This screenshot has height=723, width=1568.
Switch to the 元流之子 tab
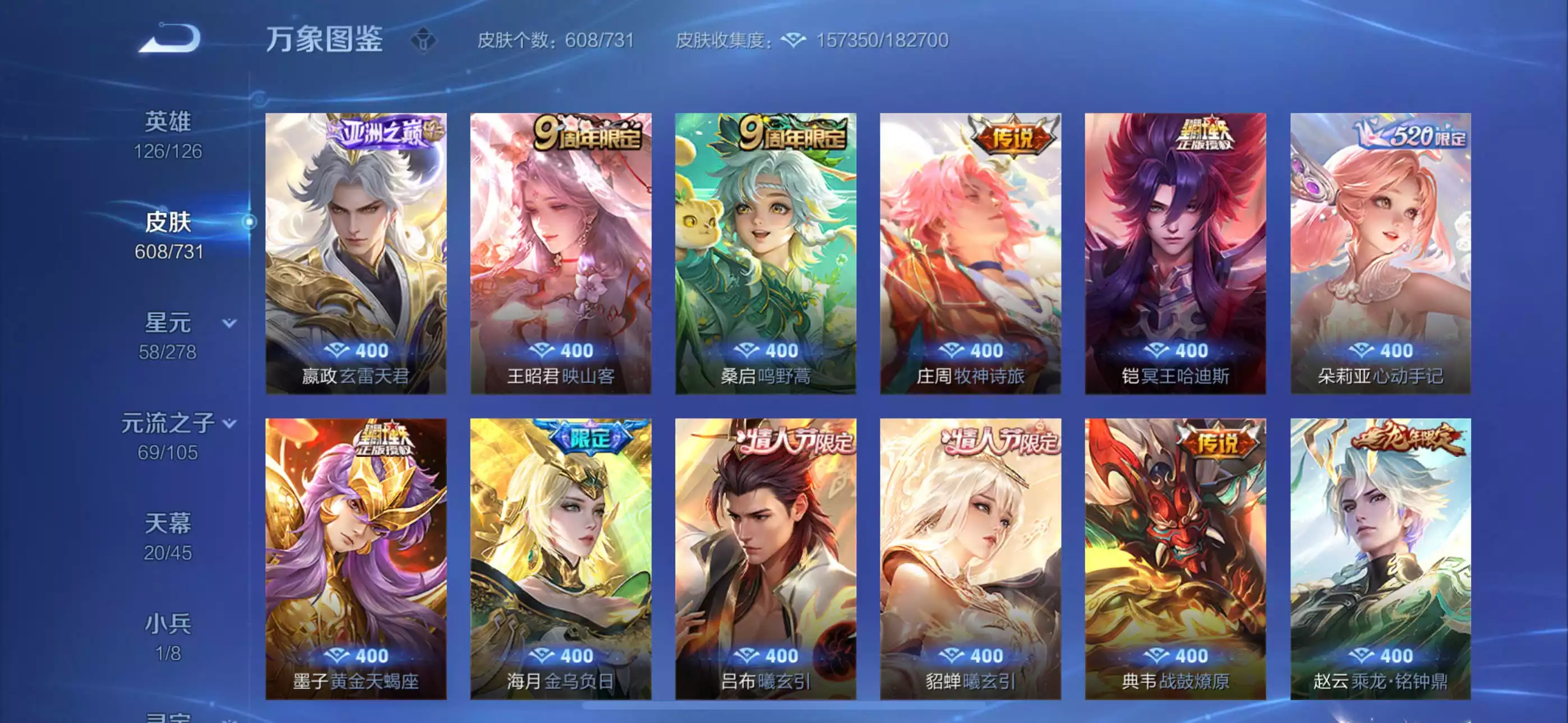(168, 435)
